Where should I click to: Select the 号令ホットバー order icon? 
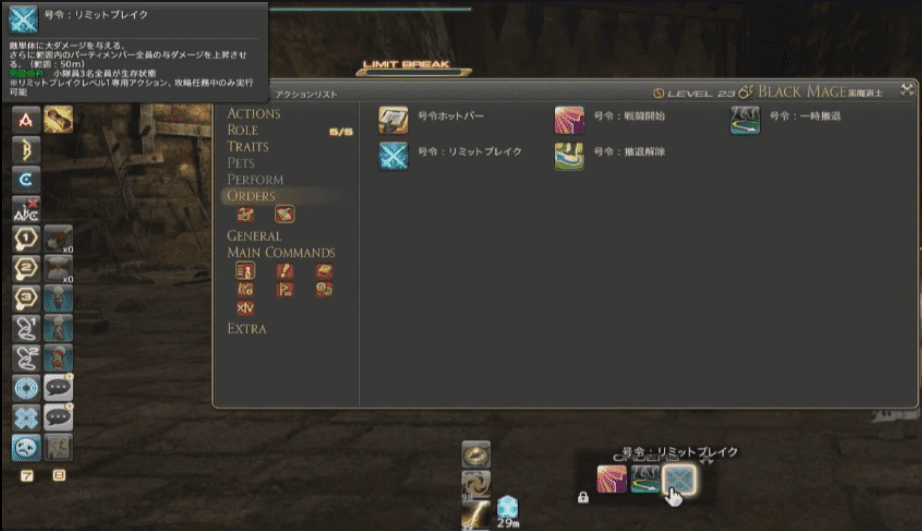click(x=392, y=121)
